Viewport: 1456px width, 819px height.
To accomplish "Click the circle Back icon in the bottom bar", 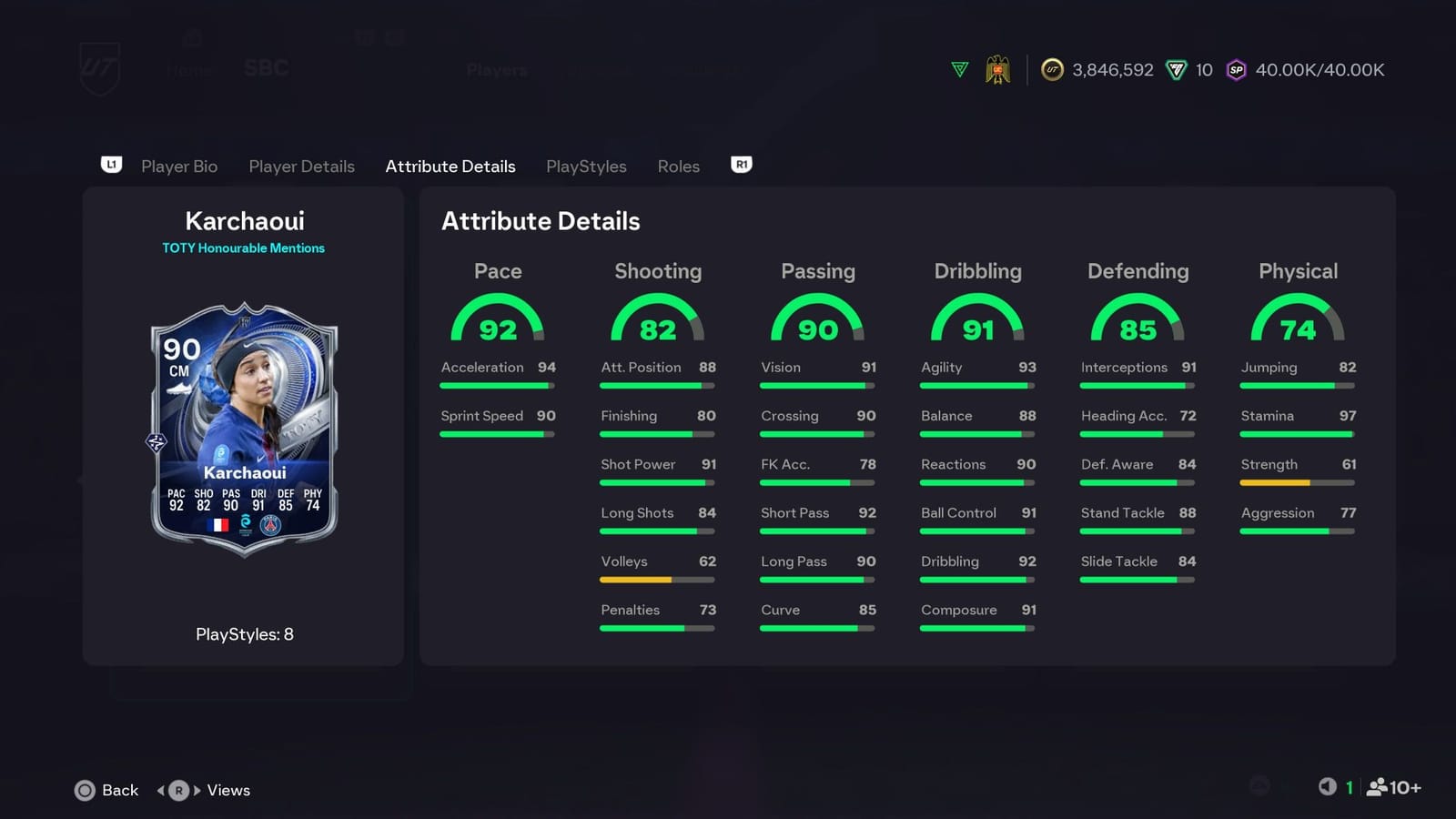I will pos(85,790).
